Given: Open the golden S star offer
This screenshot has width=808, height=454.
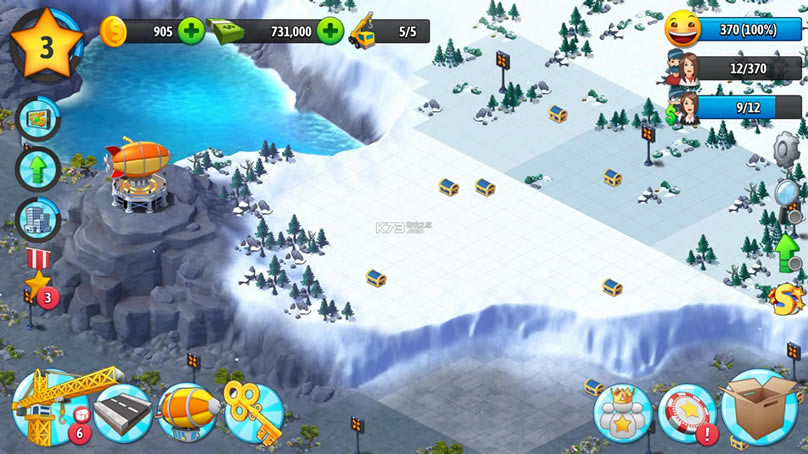Looking at the screenshot, I should point(789,298).
